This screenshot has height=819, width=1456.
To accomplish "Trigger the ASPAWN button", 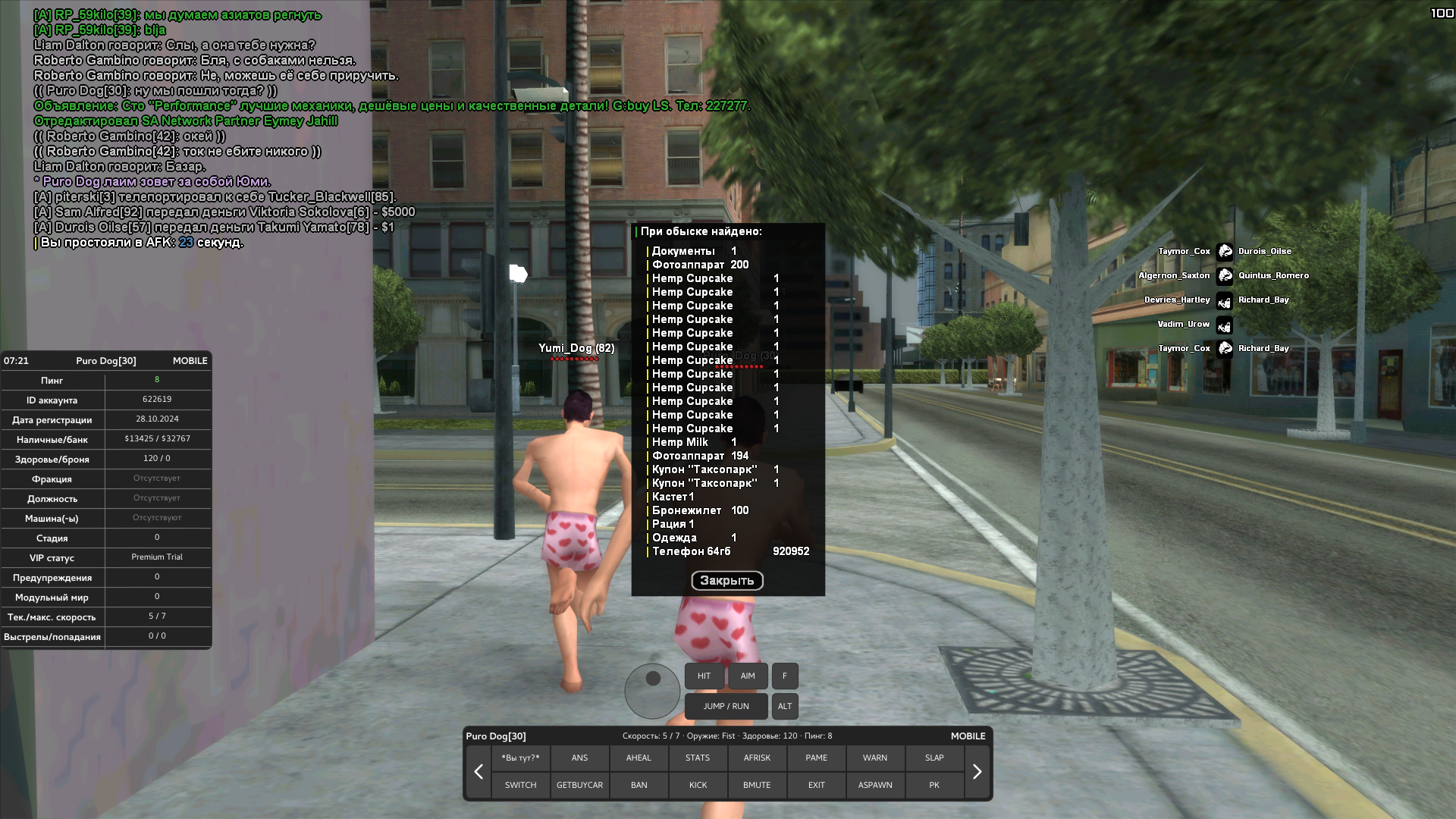I will (875, 785).
